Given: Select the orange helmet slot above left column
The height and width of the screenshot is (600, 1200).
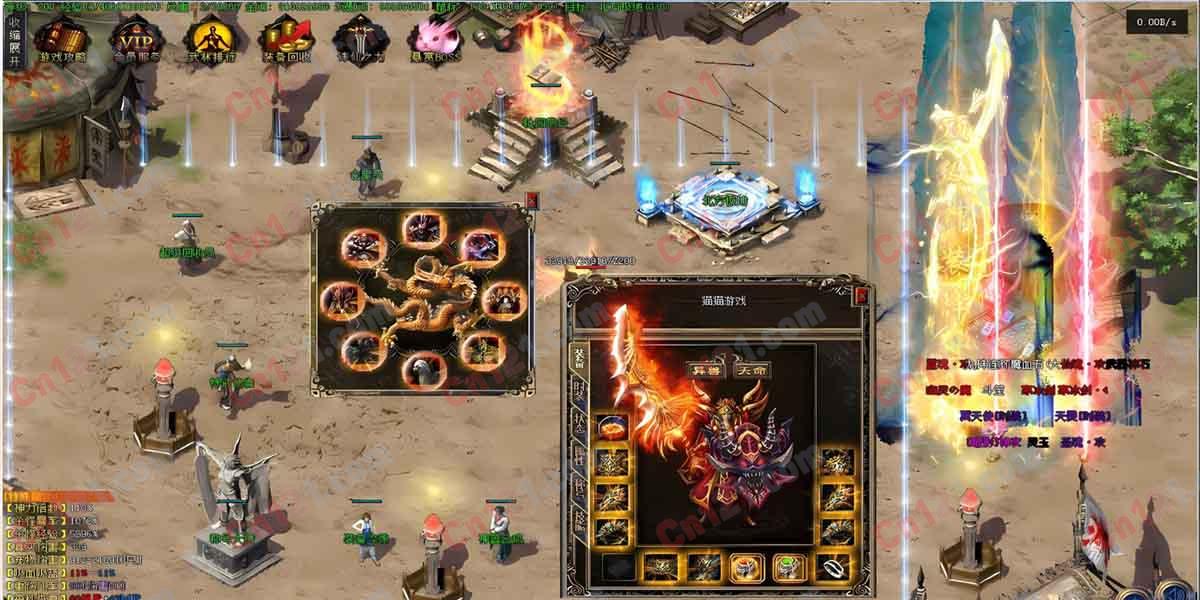Looking at the screenshot, I should click(611, 428).
